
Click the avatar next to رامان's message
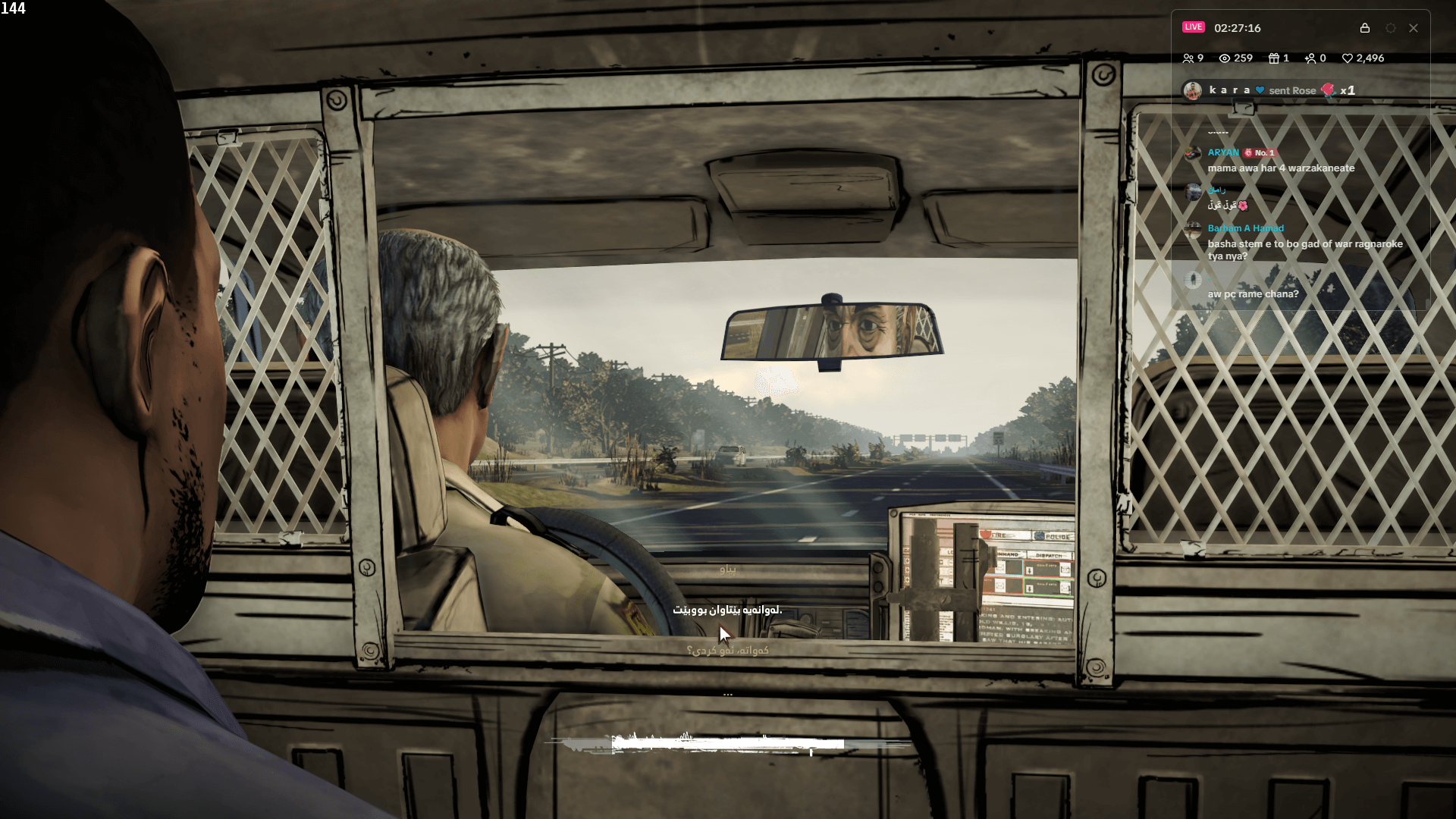tap(1192, 192)
